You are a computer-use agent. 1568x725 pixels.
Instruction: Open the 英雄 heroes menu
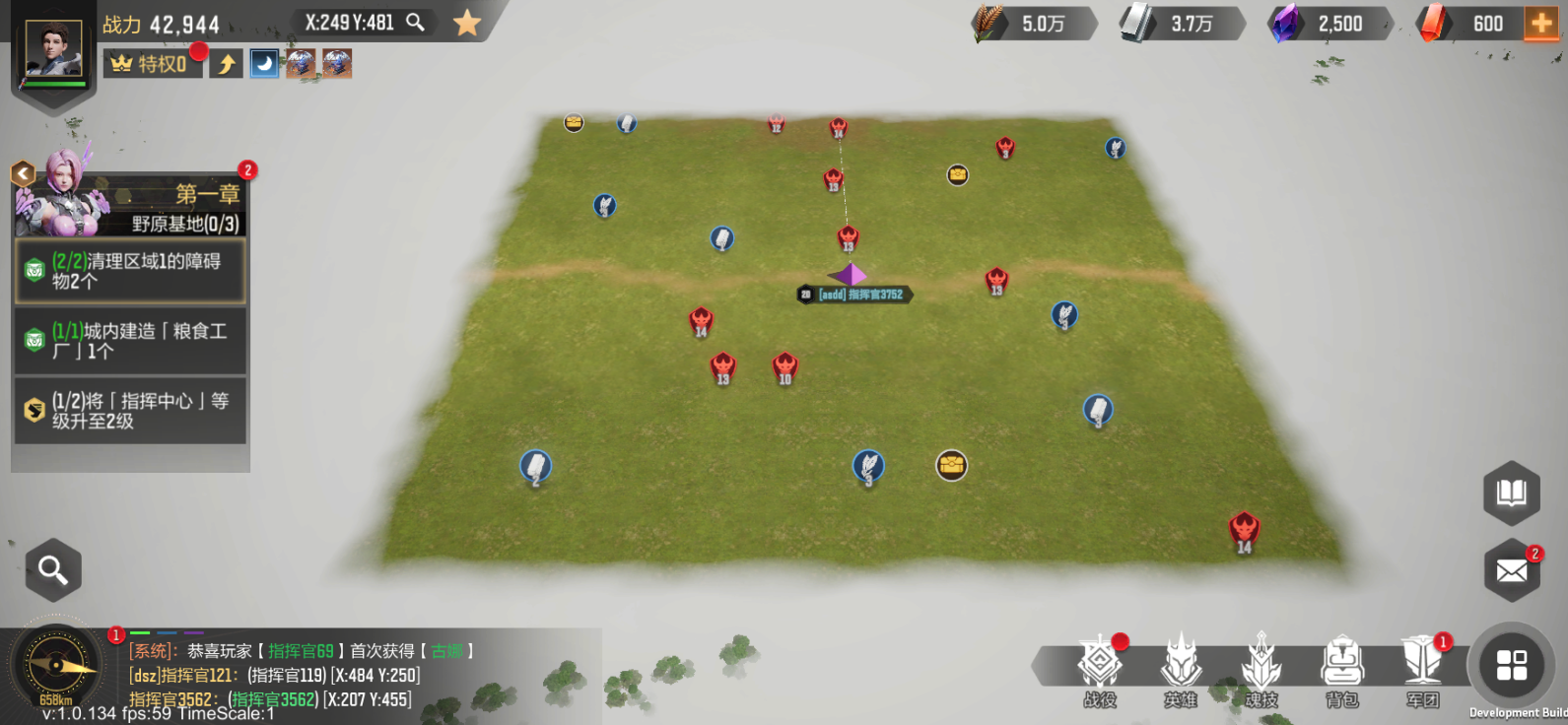1181,670
